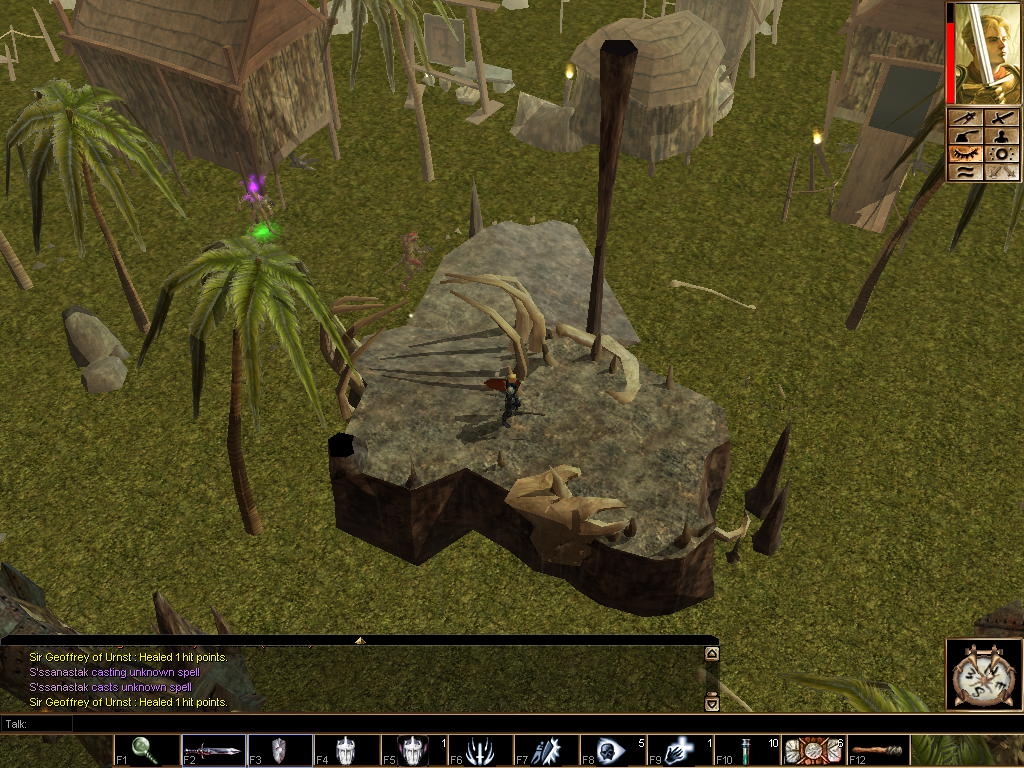Cast the skull spell in slot F8
Viewport: 1024px width, 768px height.
coord(612,750)
